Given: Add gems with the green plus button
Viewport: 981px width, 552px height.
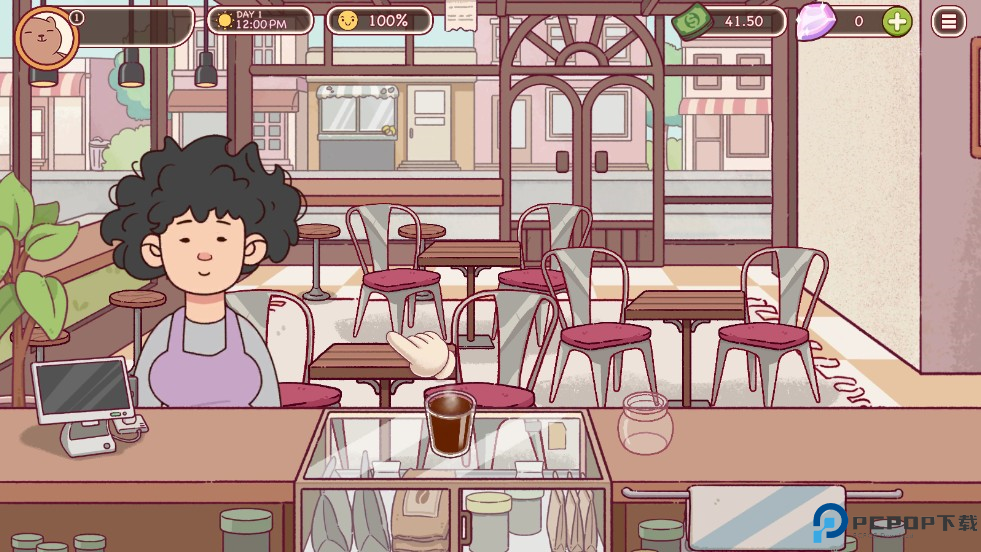Looking at the screenshot, I should tap(897, 21).
